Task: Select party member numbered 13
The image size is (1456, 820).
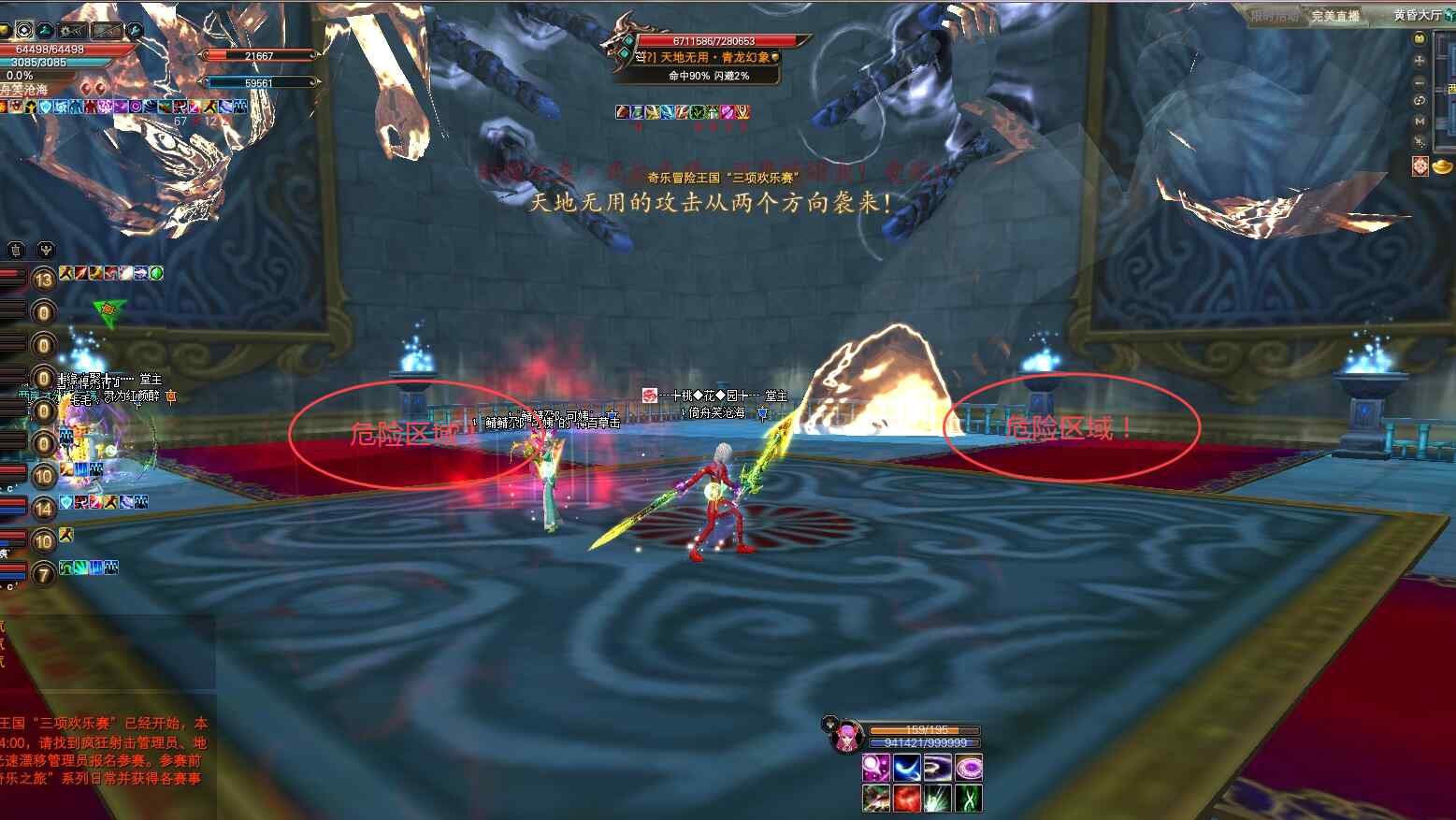Action: (43, 280)
